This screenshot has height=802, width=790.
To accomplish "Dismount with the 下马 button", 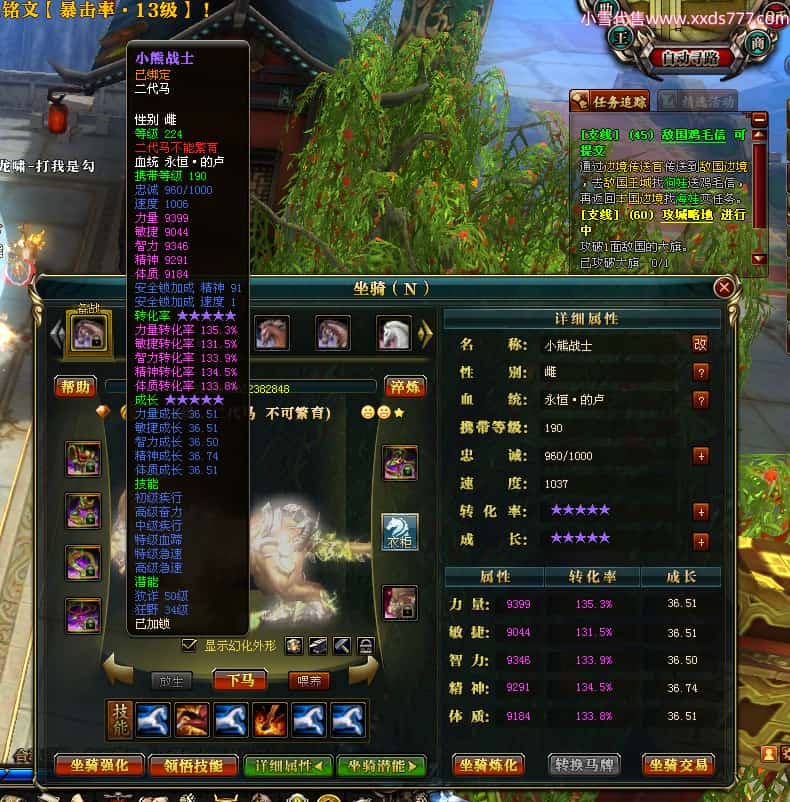I will (240, 681).
